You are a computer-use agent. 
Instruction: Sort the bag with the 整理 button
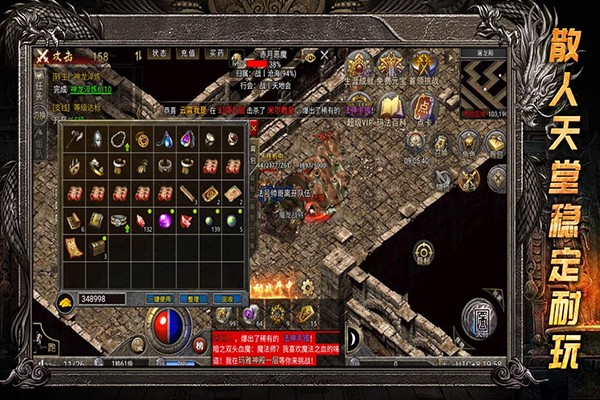(195, 298)
